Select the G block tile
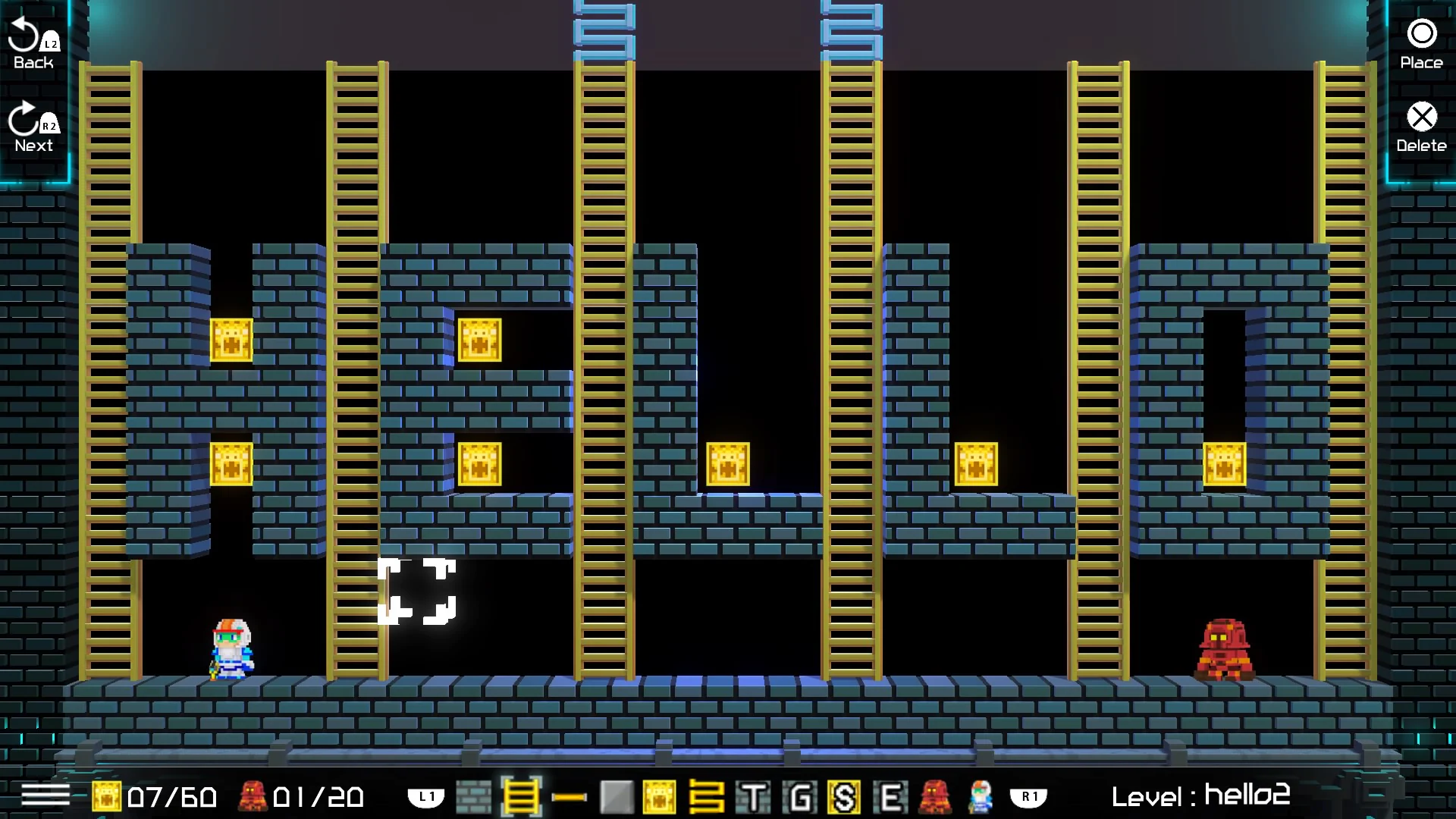1456x819 pixels. coord(799,796)
